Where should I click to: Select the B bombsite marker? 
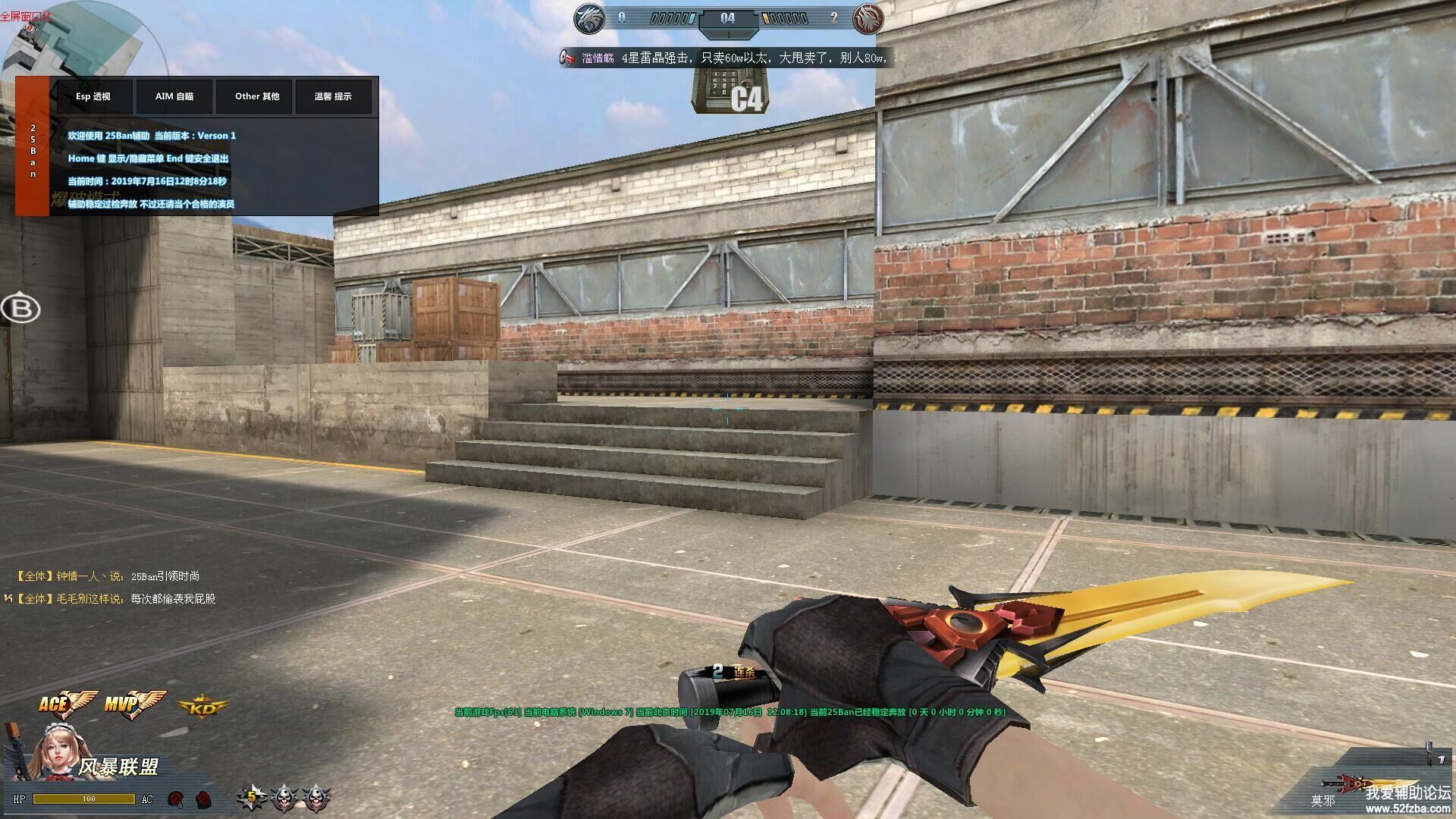click(20, 309)
